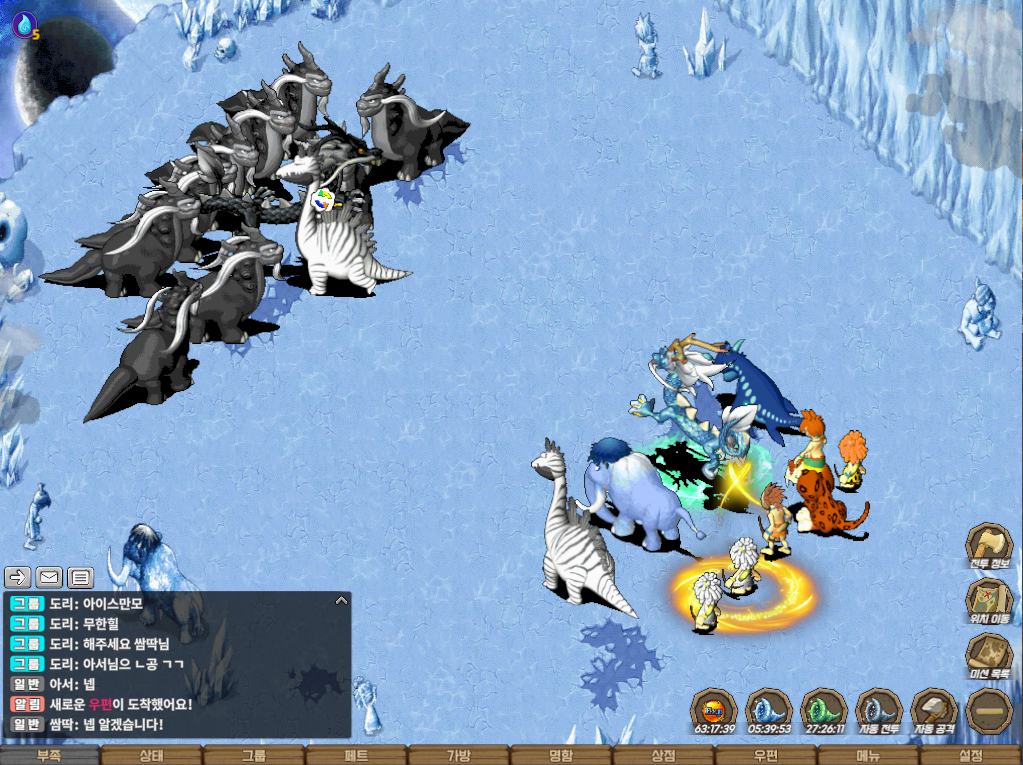Open the 미션 목록 mission list scroll
The width and height of the screenshot is (1023, 765).
[988, 656]
